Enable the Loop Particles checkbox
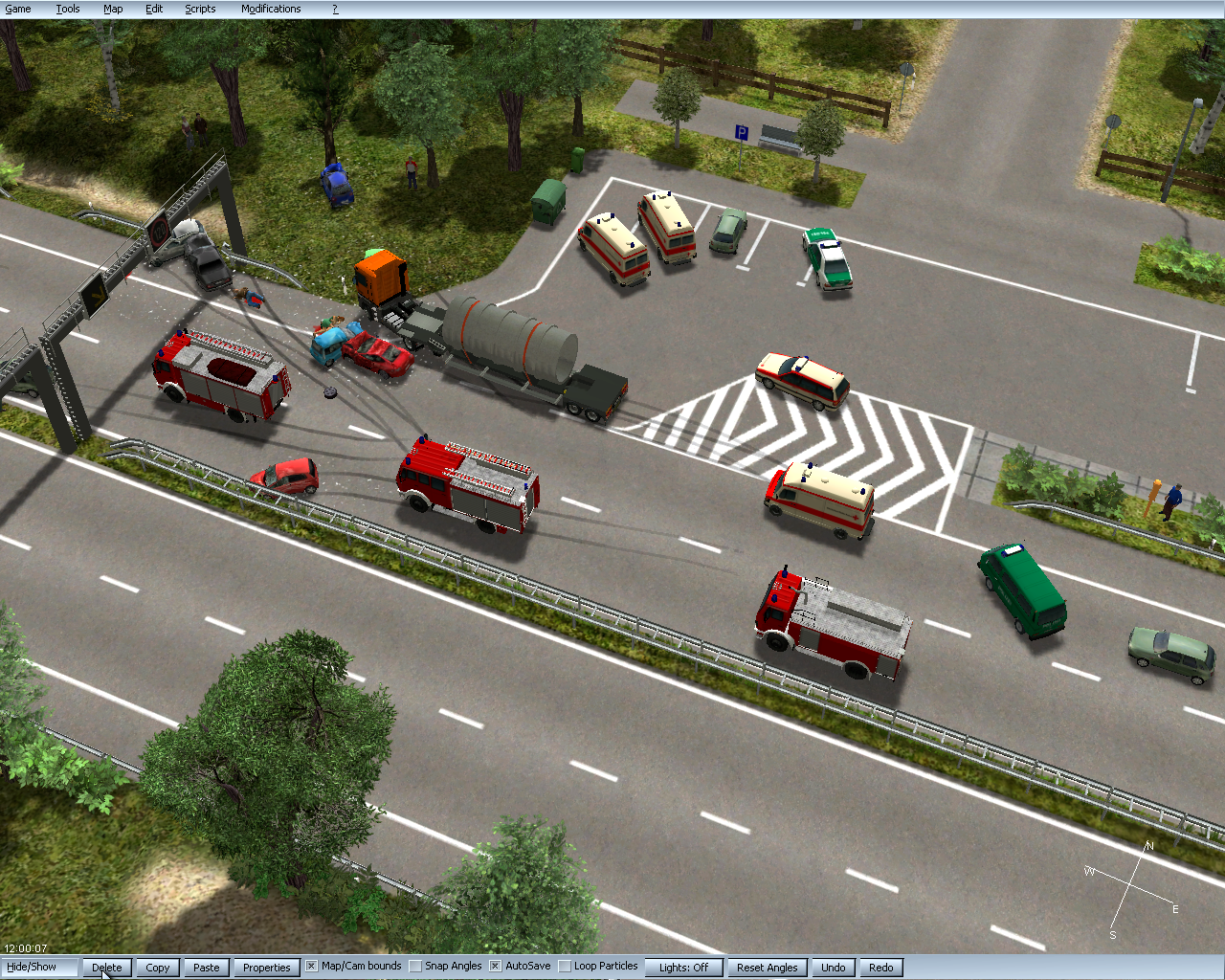Viewport: 1225px width, 980px height. tap(565, 967)
